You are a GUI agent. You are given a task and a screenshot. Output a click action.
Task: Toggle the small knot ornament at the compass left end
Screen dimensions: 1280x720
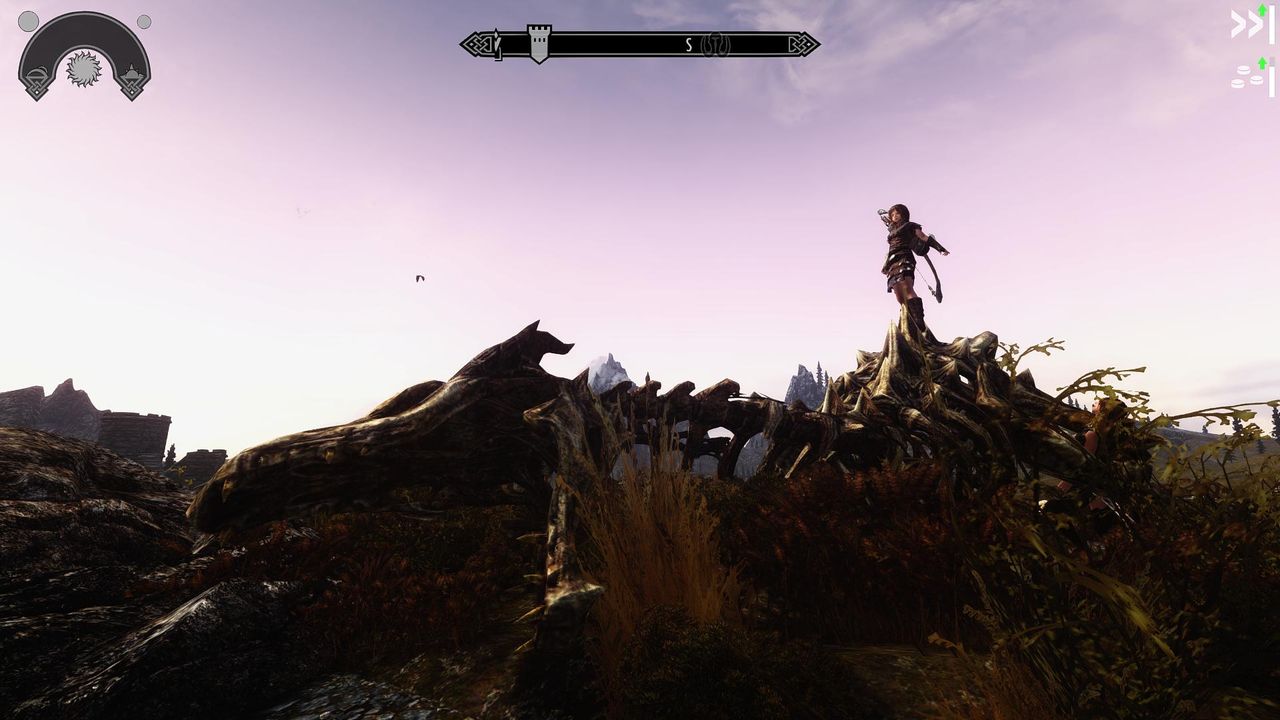tap(478, 42)
